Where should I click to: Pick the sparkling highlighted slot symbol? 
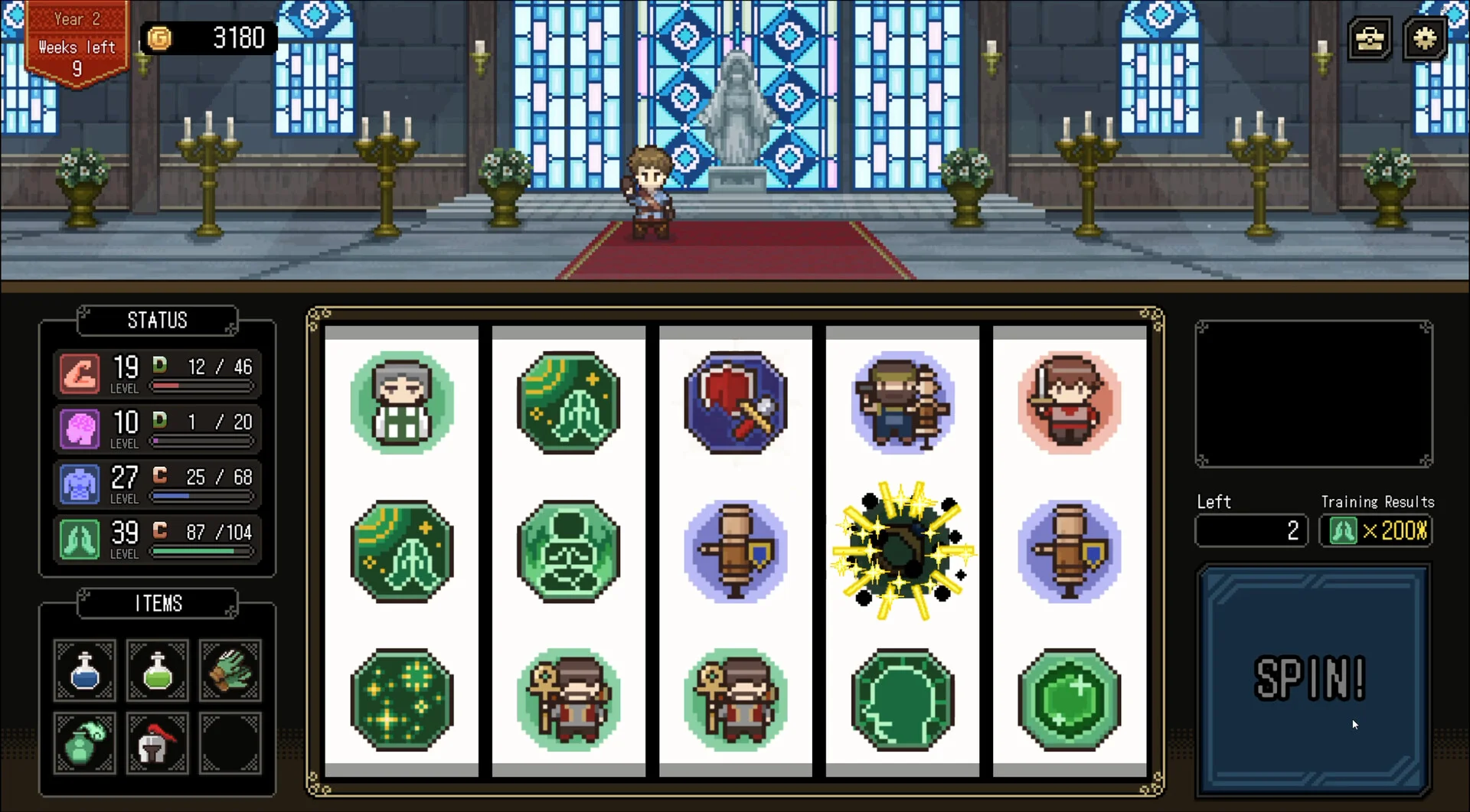tap(903, 551)
